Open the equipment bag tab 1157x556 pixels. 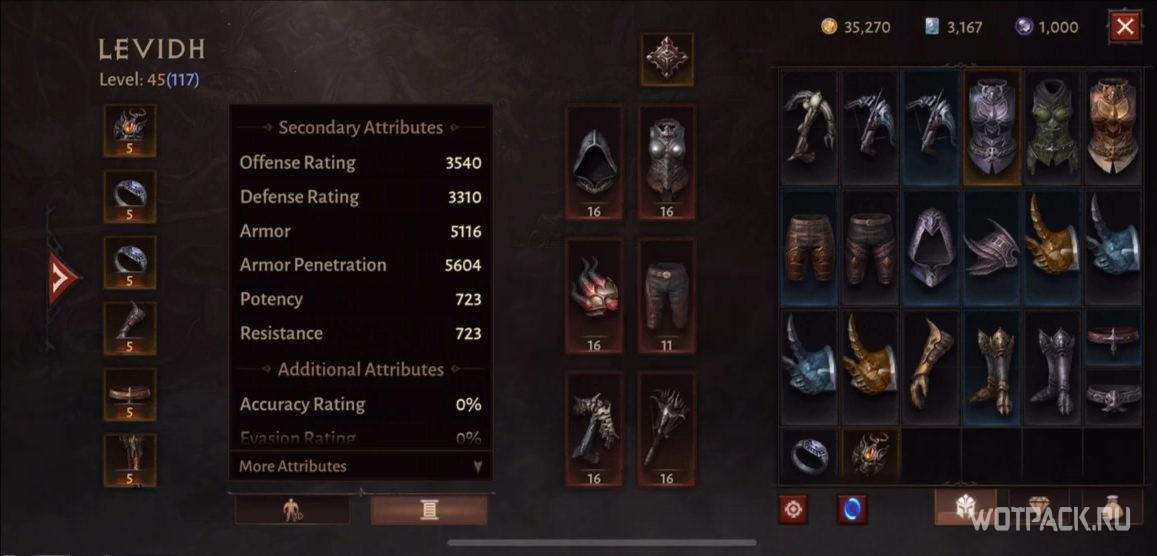pos(965,507)
